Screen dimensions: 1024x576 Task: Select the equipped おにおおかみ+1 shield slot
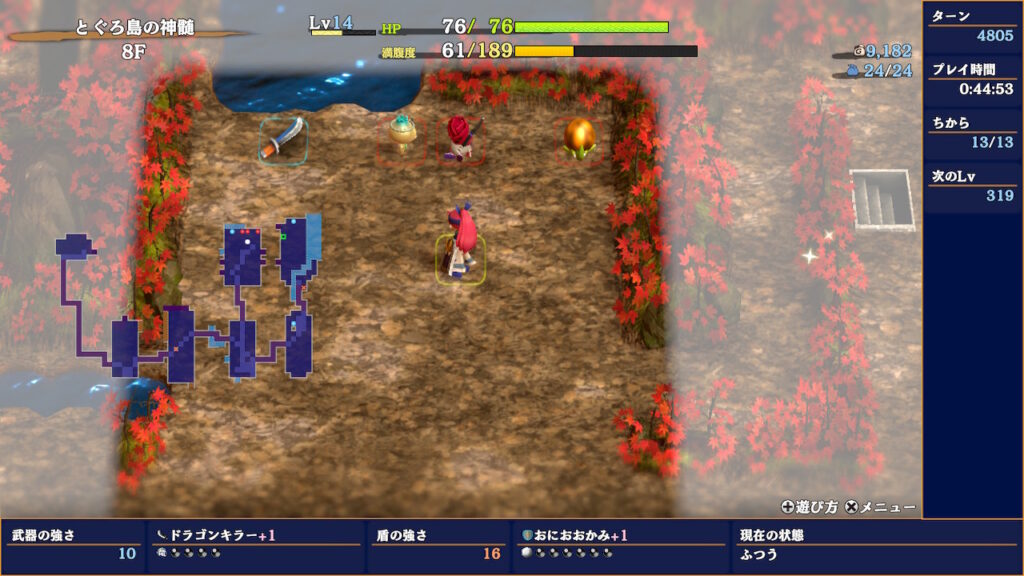[x=619, y=545]
